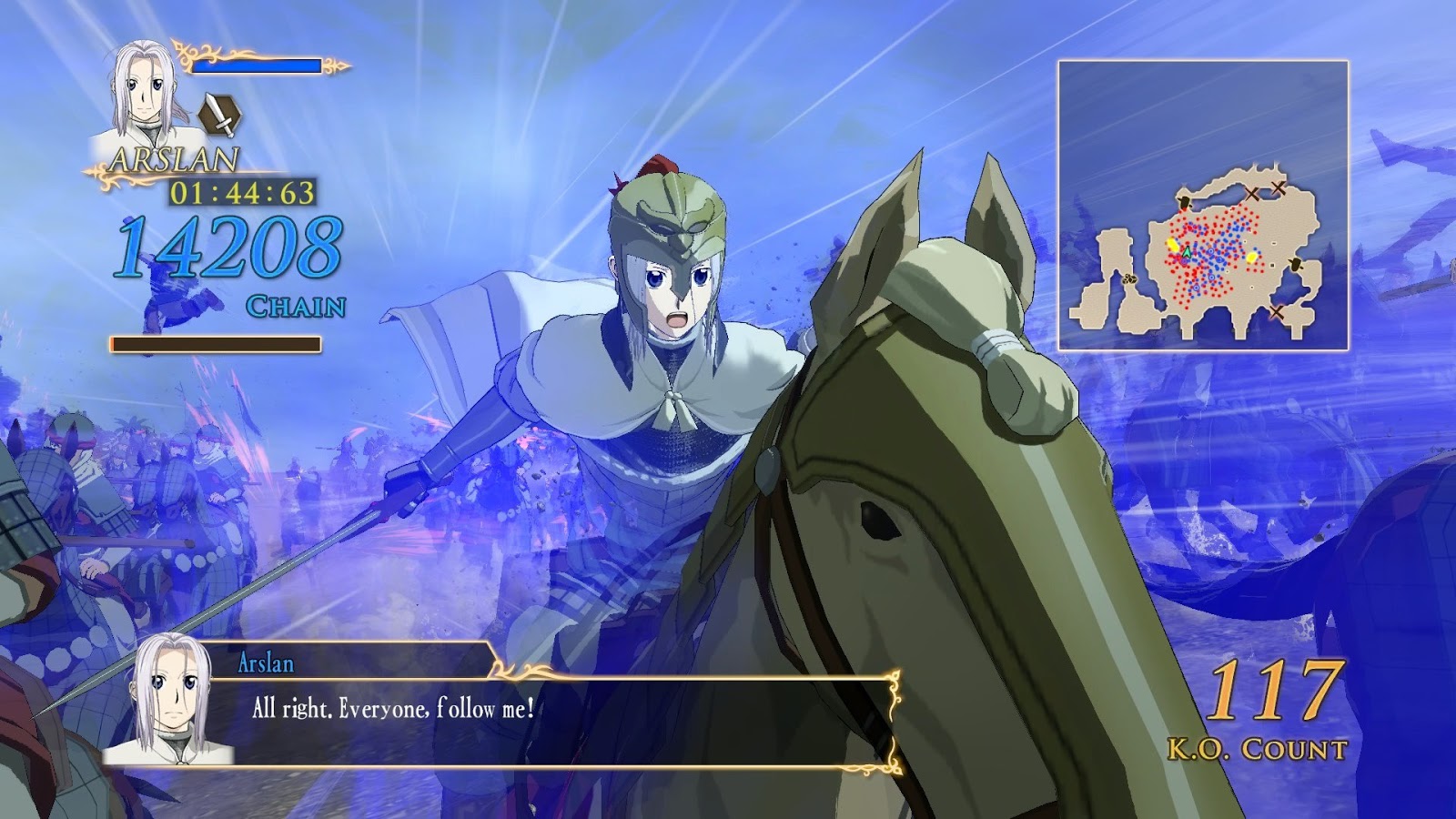The width and height of the screenshot is (1456, 819).
Task: Click the gate icon on the minimap's right side
Action: 1294,266
